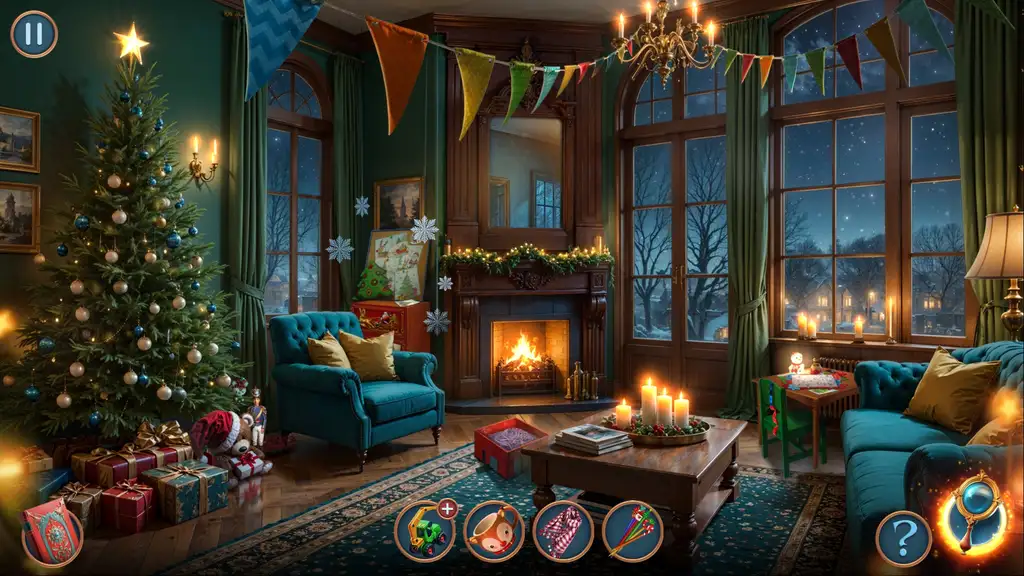The width and height of the screenshot is (1024, 576).
Task: Pause the game
Action: tap(34, 34)
